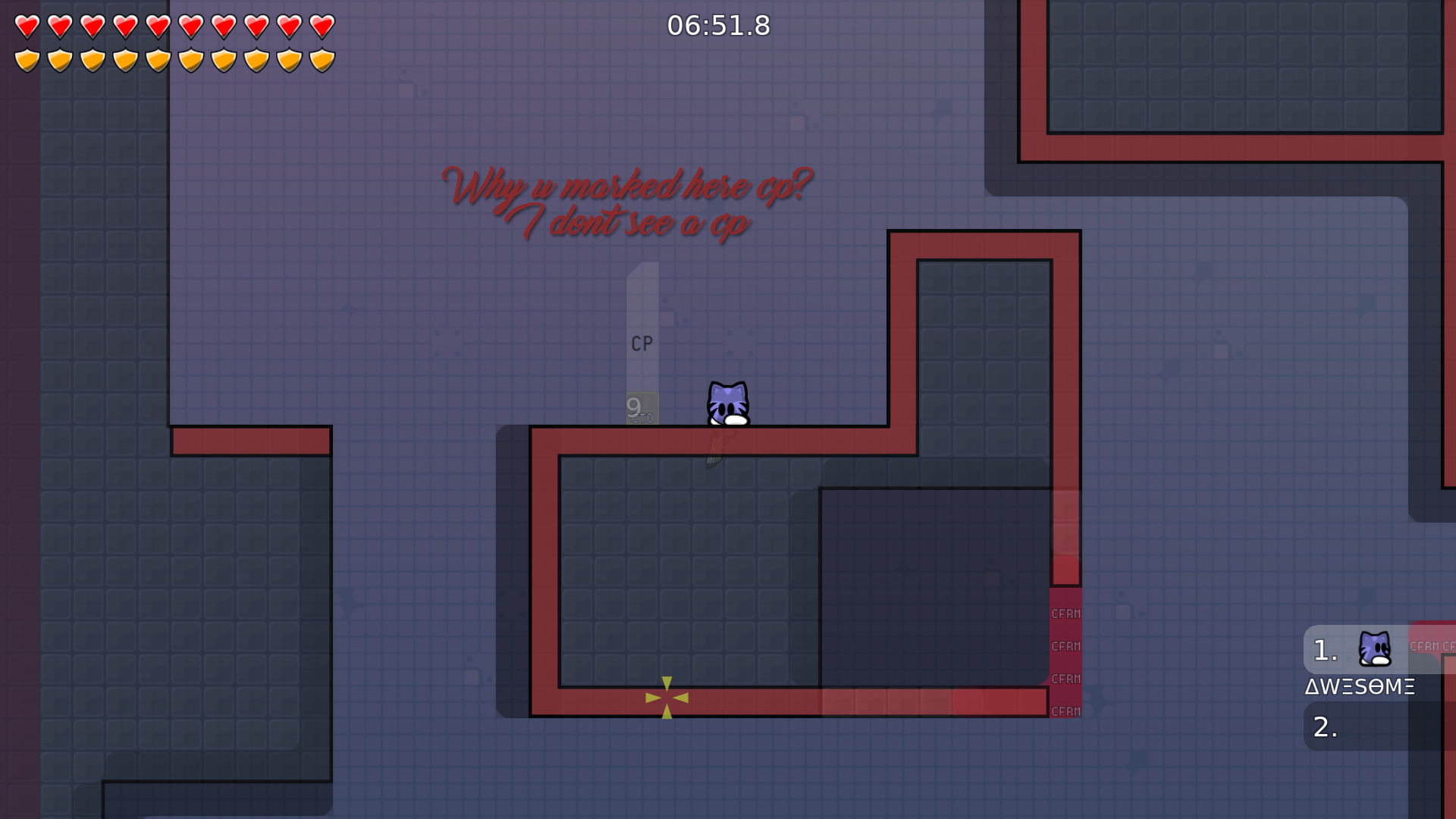Toggle the CP checkpoint beam
Viewport: 1456px width, 819px height.
click(643, 343)
